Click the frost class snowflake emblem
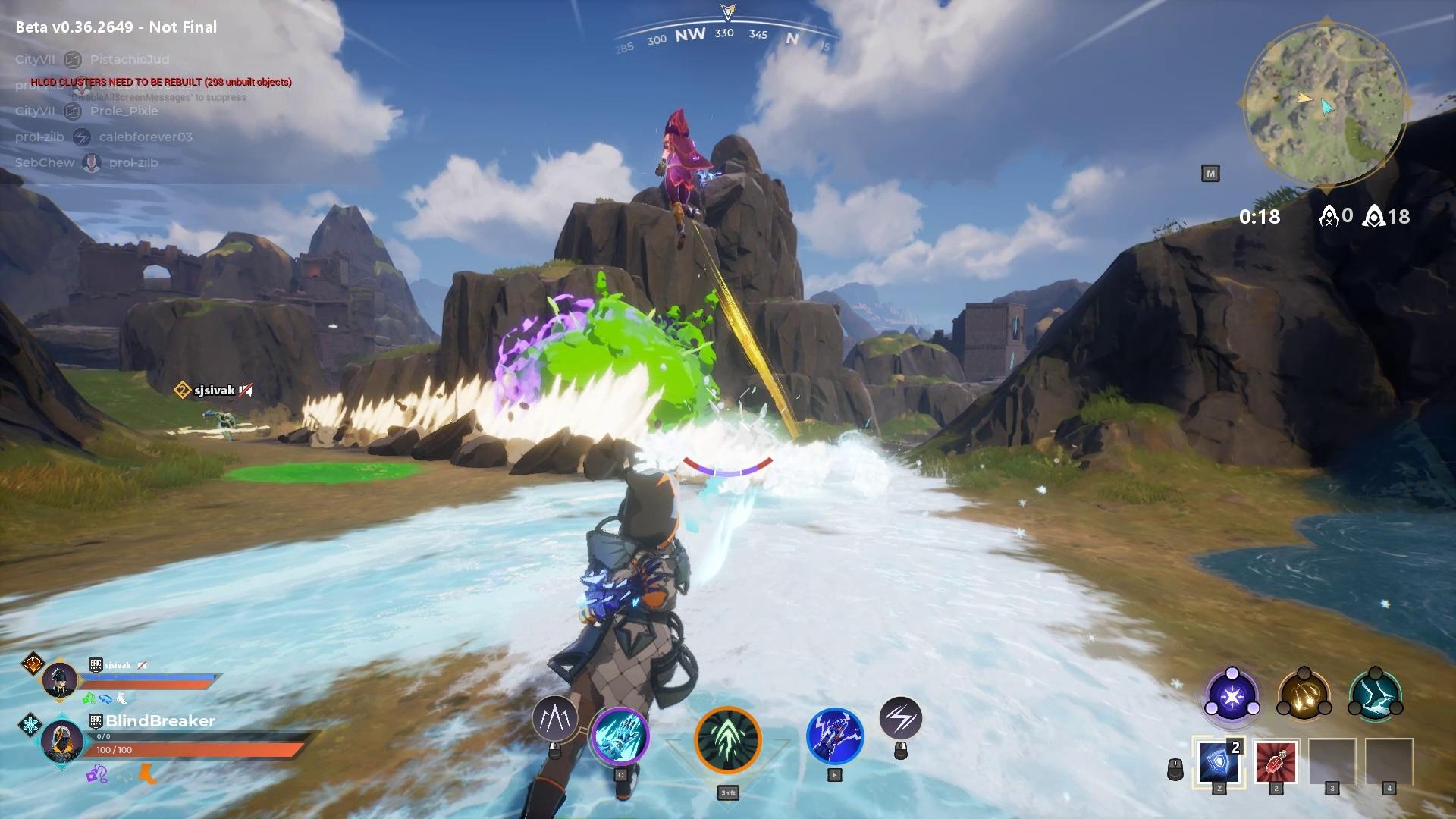The width and height of the screenshot is (1456, 819). click(30, 724)
